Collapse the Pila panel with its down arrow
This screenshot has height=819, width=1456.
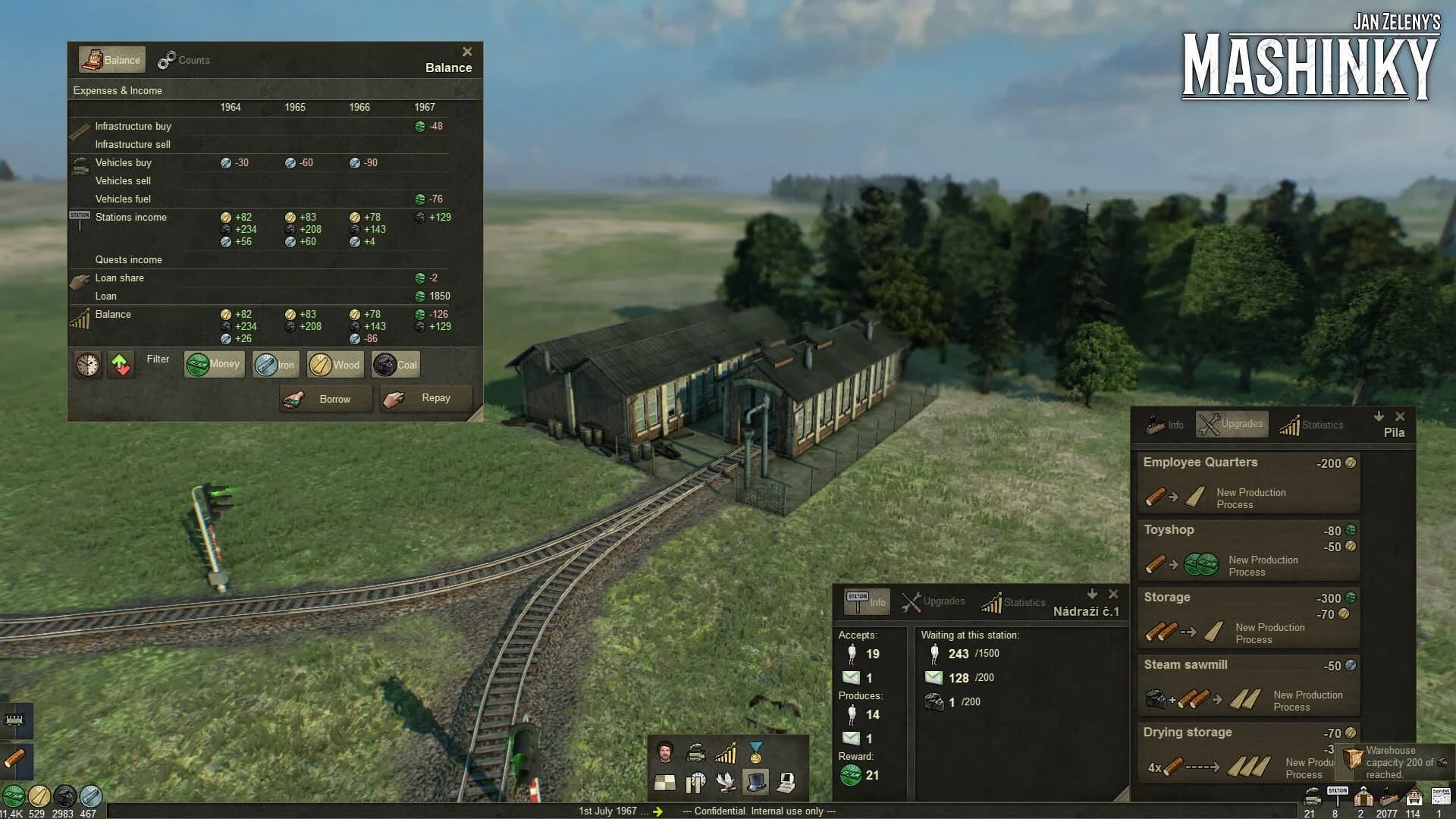[1379, 416]
